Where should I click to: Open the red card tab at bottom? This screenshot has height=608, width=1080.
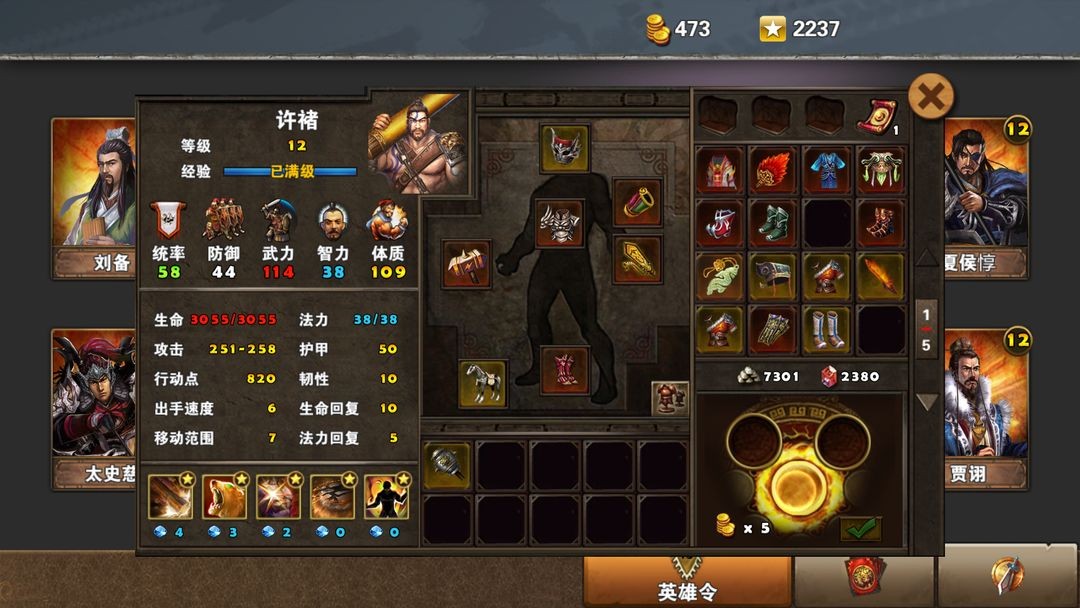coord(864,577)
